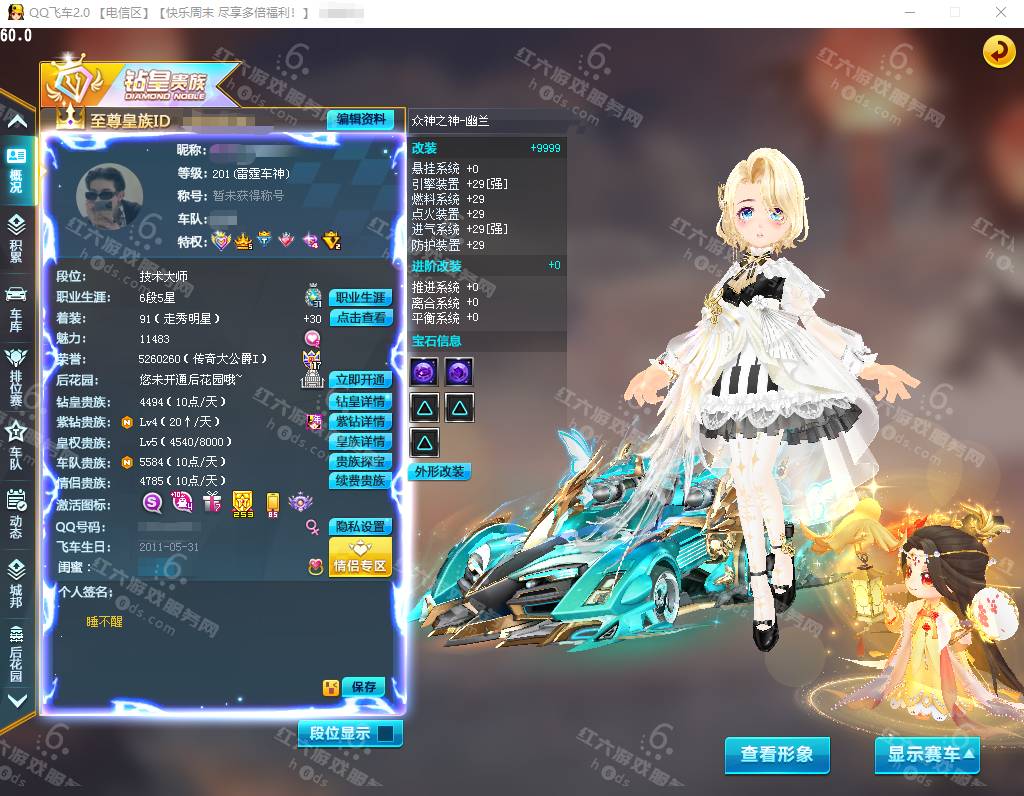The image size is (1024, 796).
Task: Open 钻皇详情 diamond noble details
Action: pyautogui.click(x=360, y=401)
